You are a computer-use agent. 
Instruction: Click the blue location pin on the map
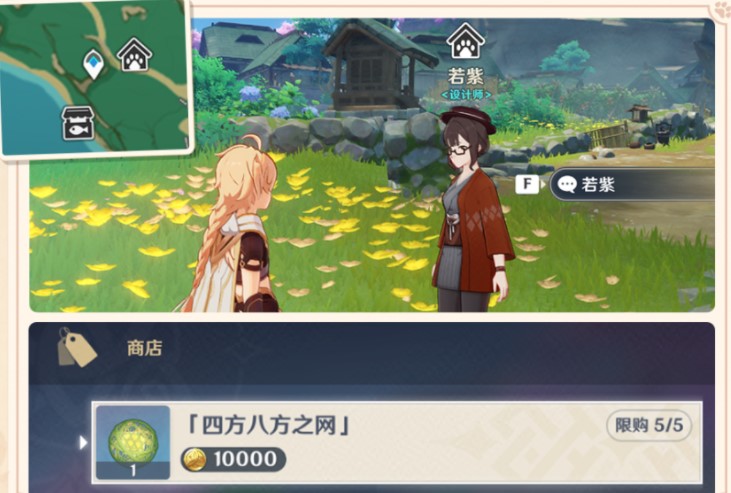coord(93,66)
